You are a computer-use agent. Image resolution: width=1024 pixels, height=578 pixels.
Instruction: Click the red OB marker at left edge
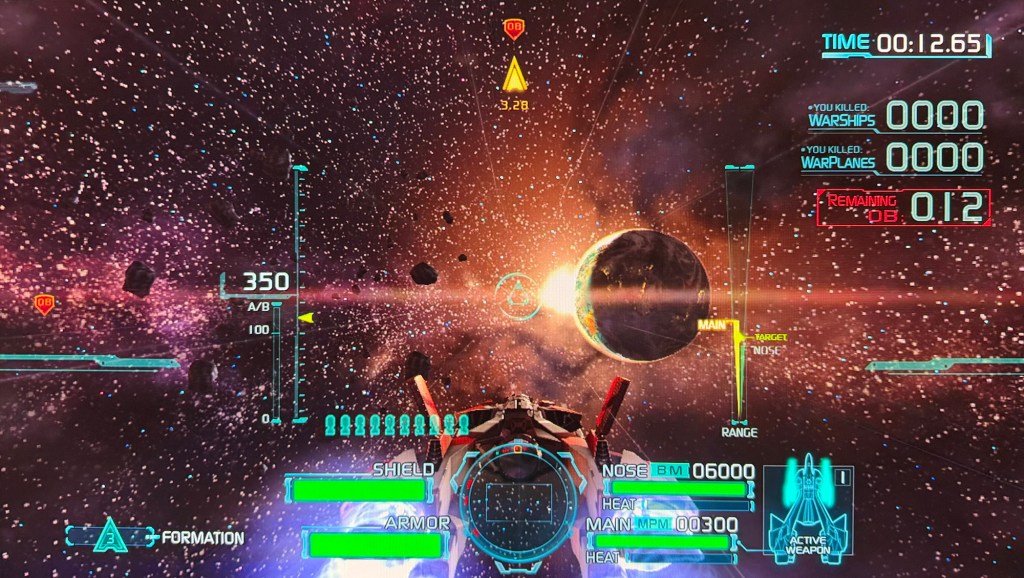click(x=44, y=304)
